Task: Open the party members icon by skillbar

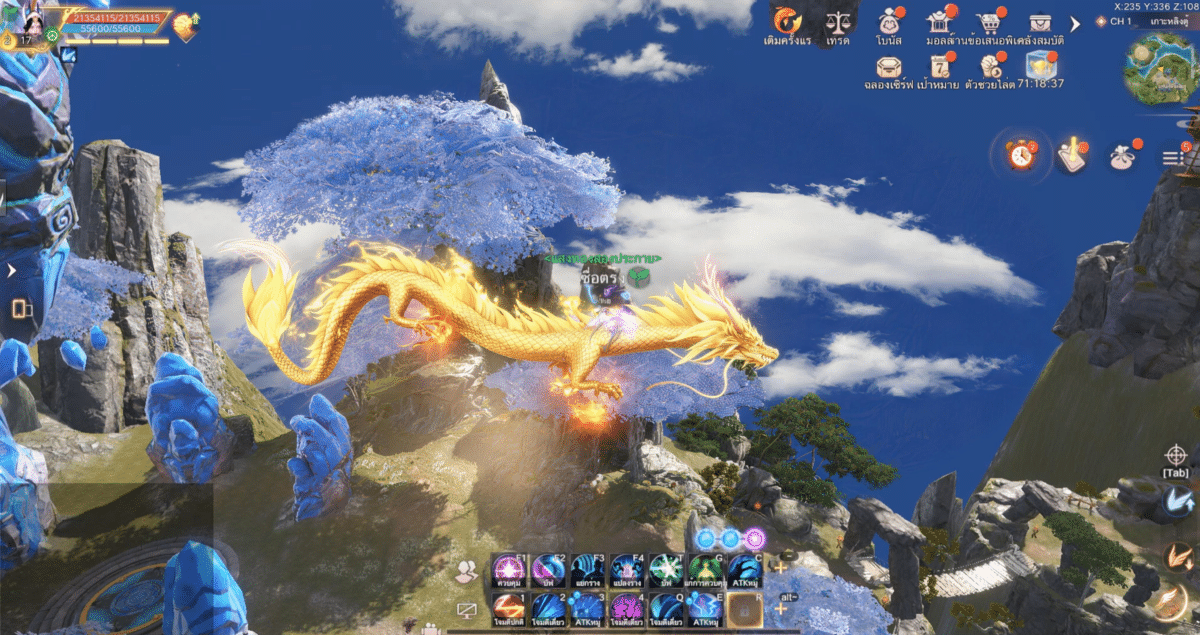Action: 466,572
